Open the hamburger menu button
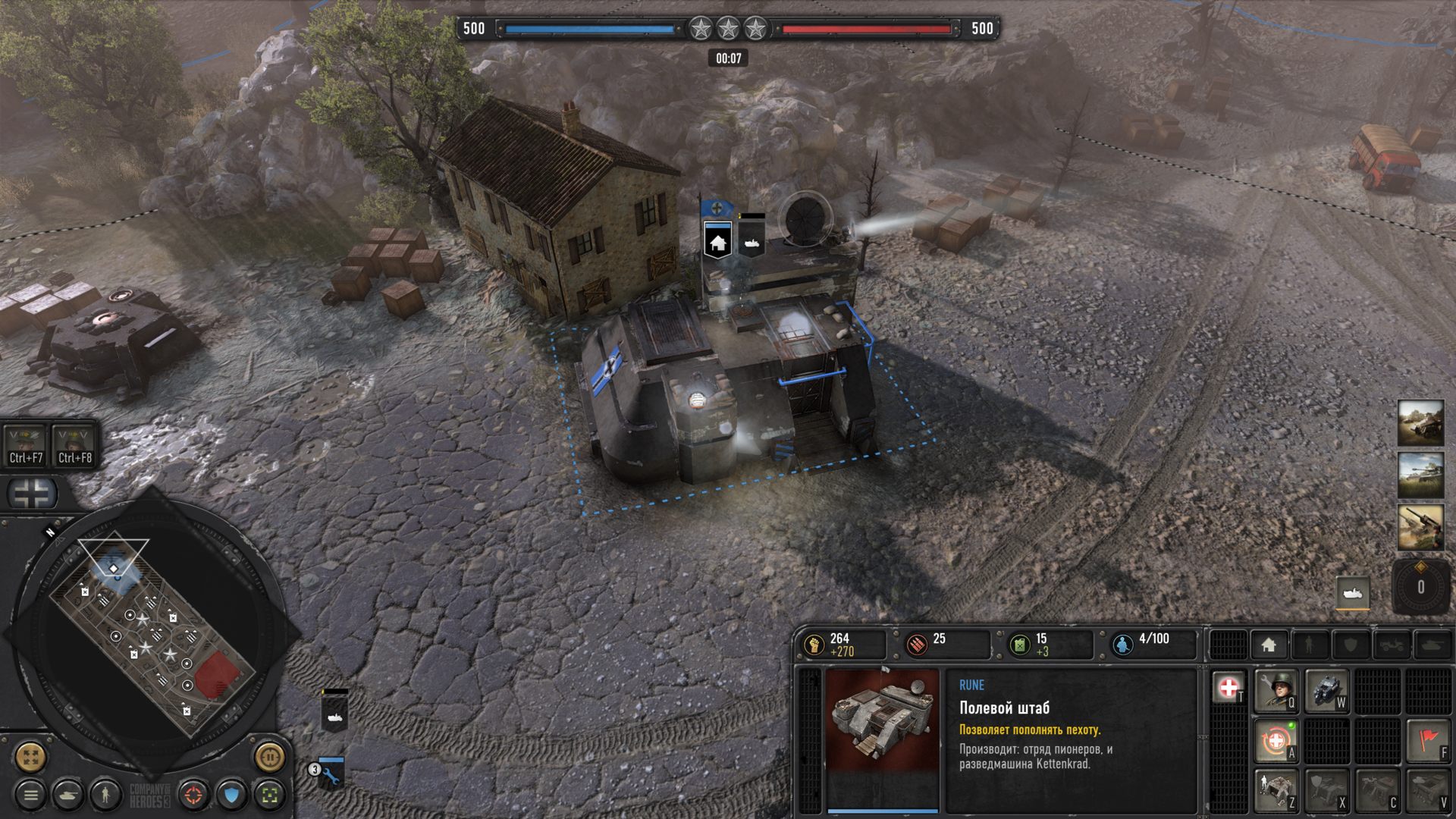The image size is (1456, 819). click(30, 795)
